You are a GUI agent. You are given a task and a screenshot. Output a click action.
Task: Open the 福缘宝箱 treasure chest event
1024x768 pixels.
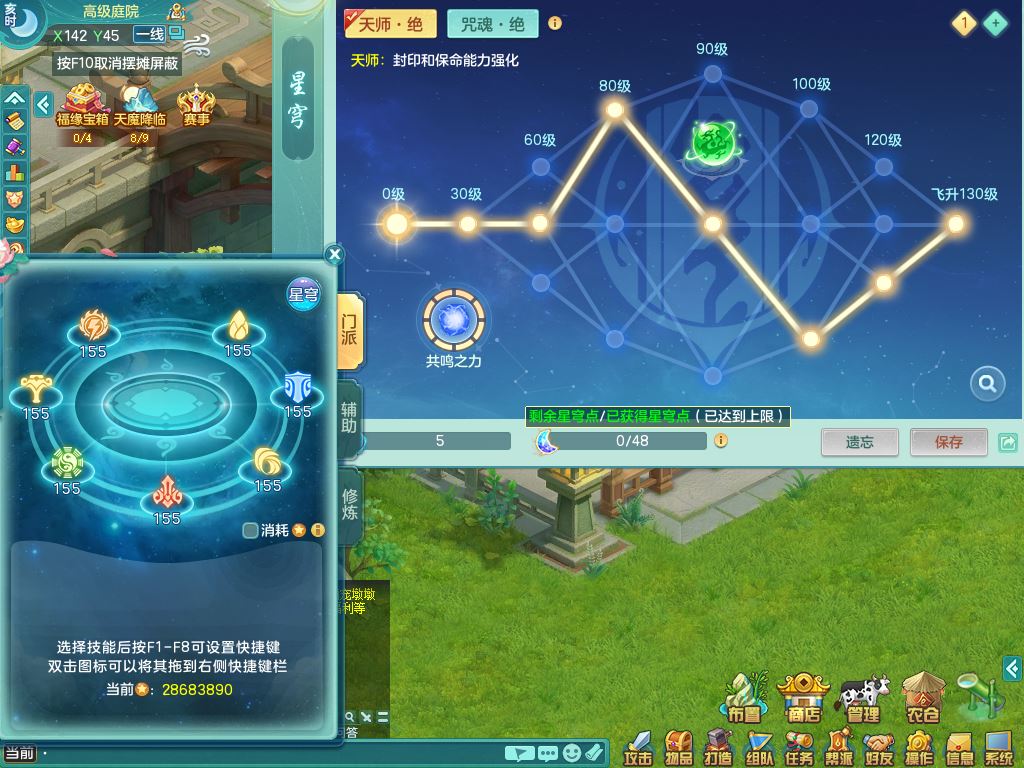click(81, 104)
